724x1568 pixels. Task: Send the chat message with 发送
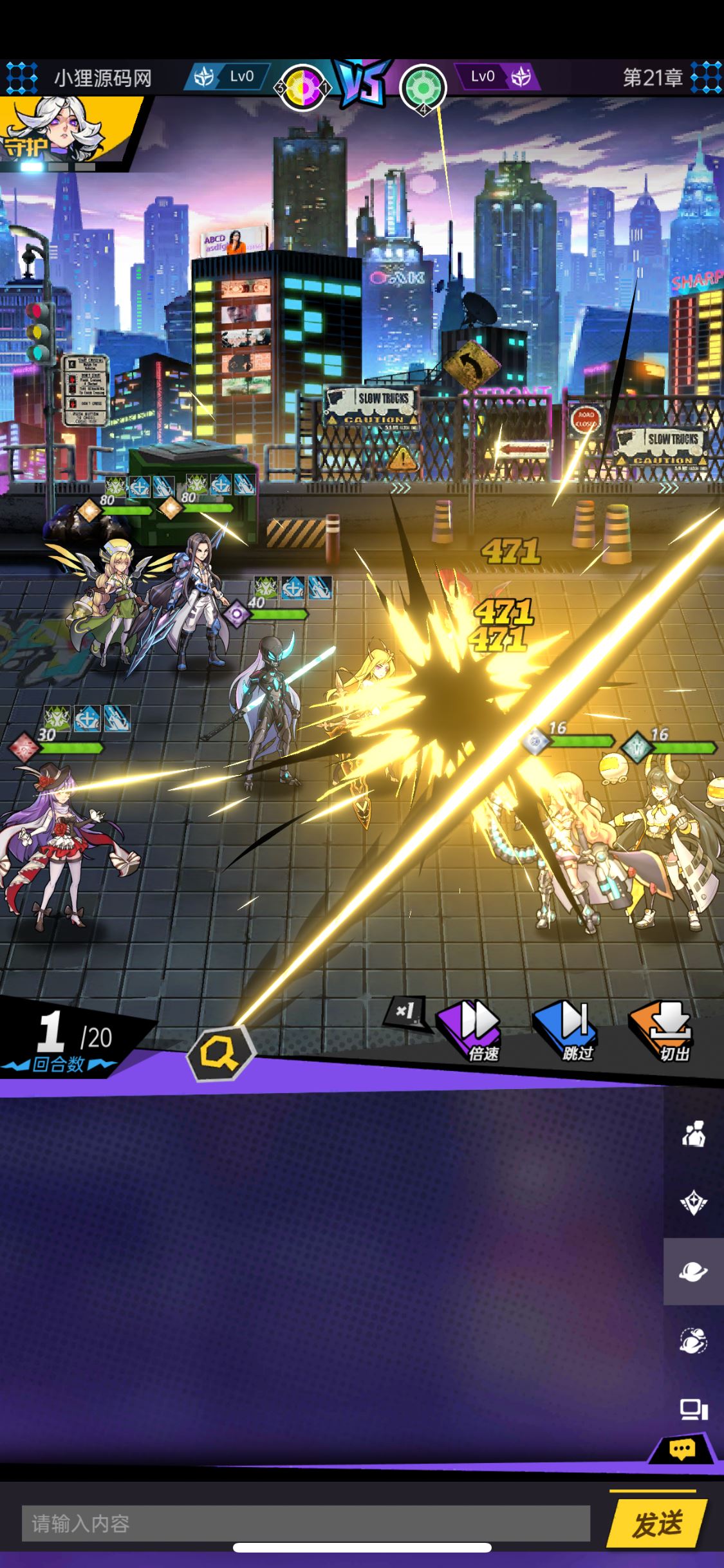[x=656, y=1523]
